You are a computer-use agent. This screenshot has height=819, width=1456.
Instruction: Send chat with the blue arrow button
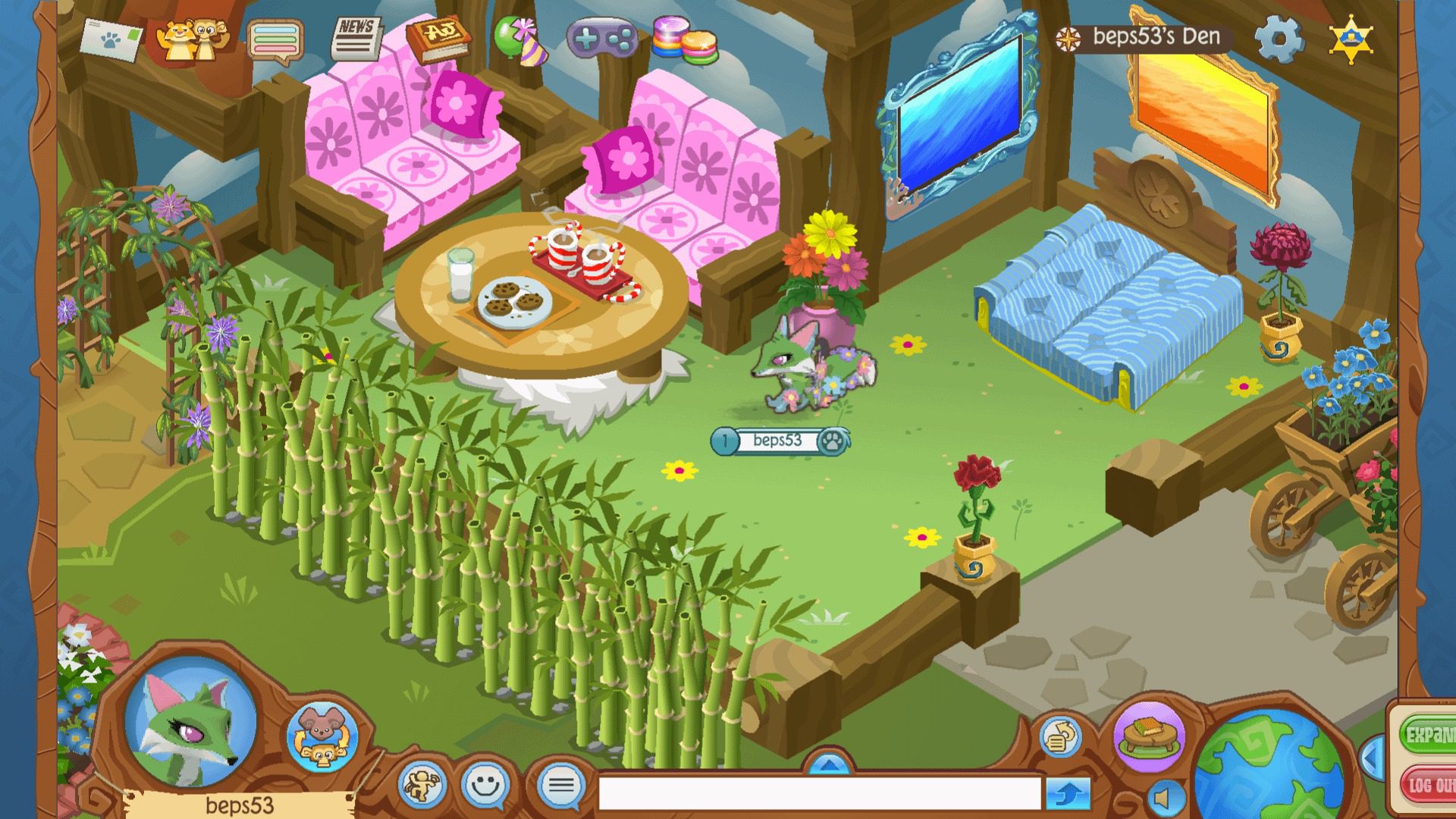(x=1068, y=794)
